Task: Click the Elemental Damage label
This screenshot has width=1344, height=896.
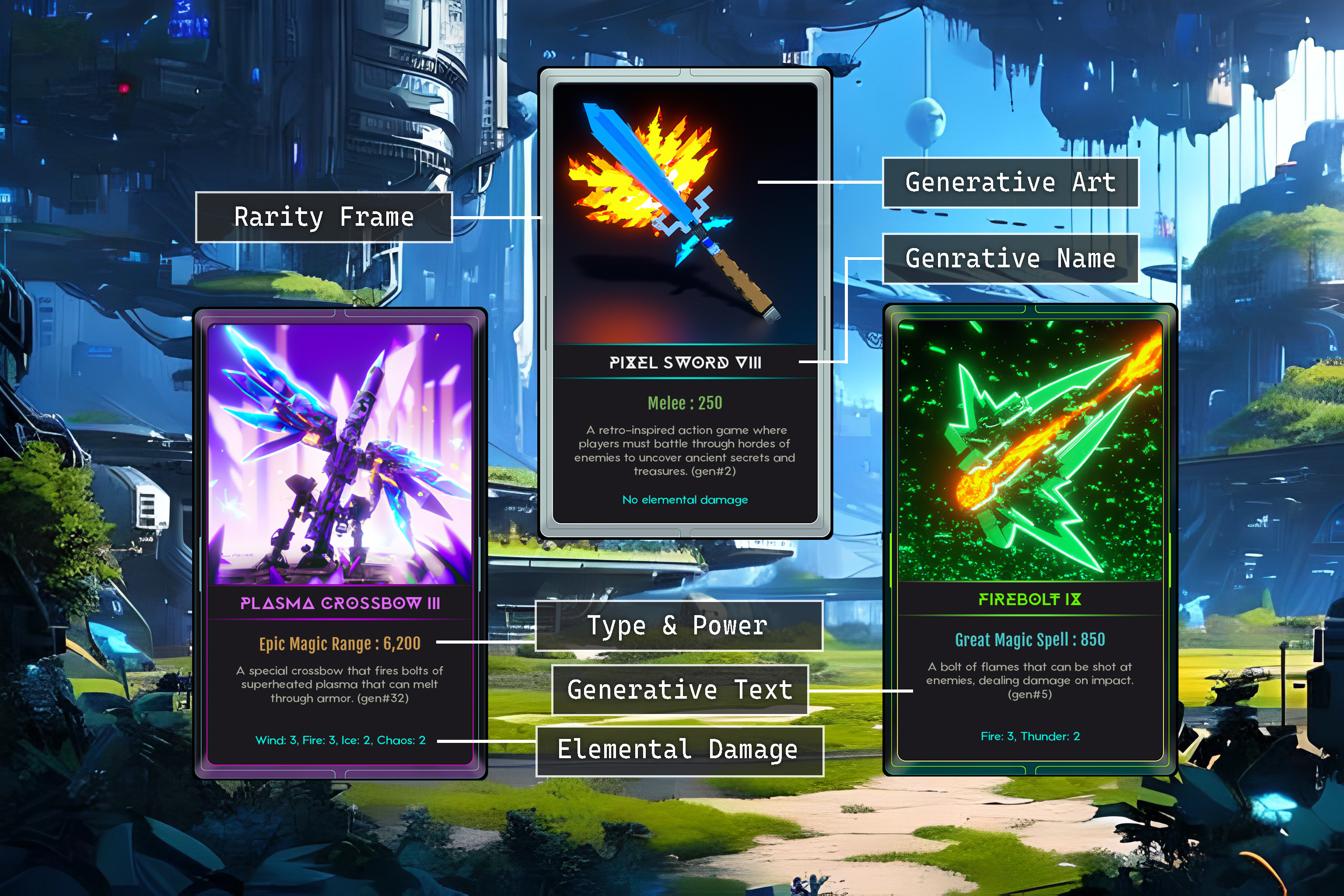Action: click(x=679, y=750)
